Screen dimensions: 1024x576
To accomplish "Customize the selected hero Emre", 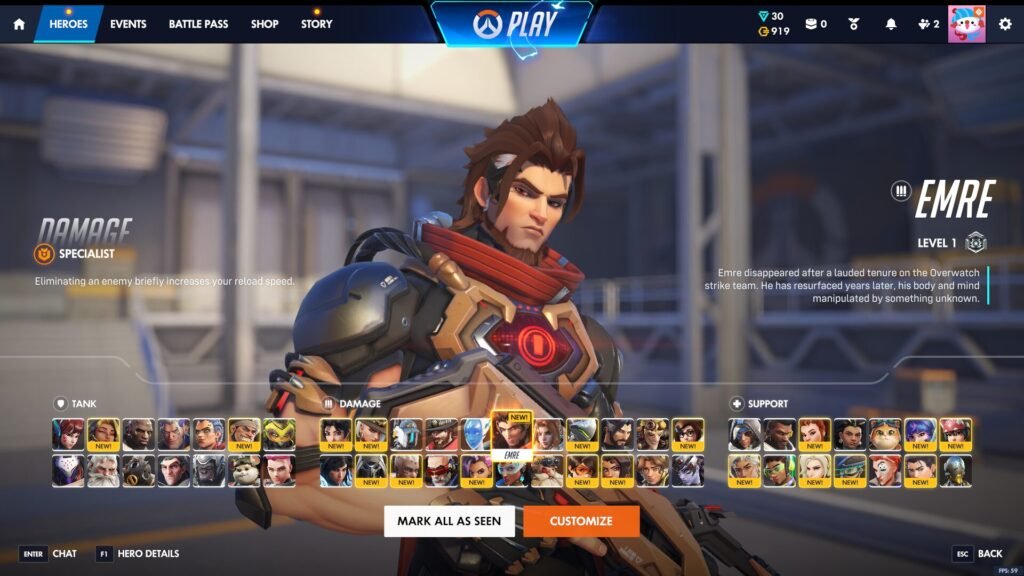I will [x=581, y=521].
